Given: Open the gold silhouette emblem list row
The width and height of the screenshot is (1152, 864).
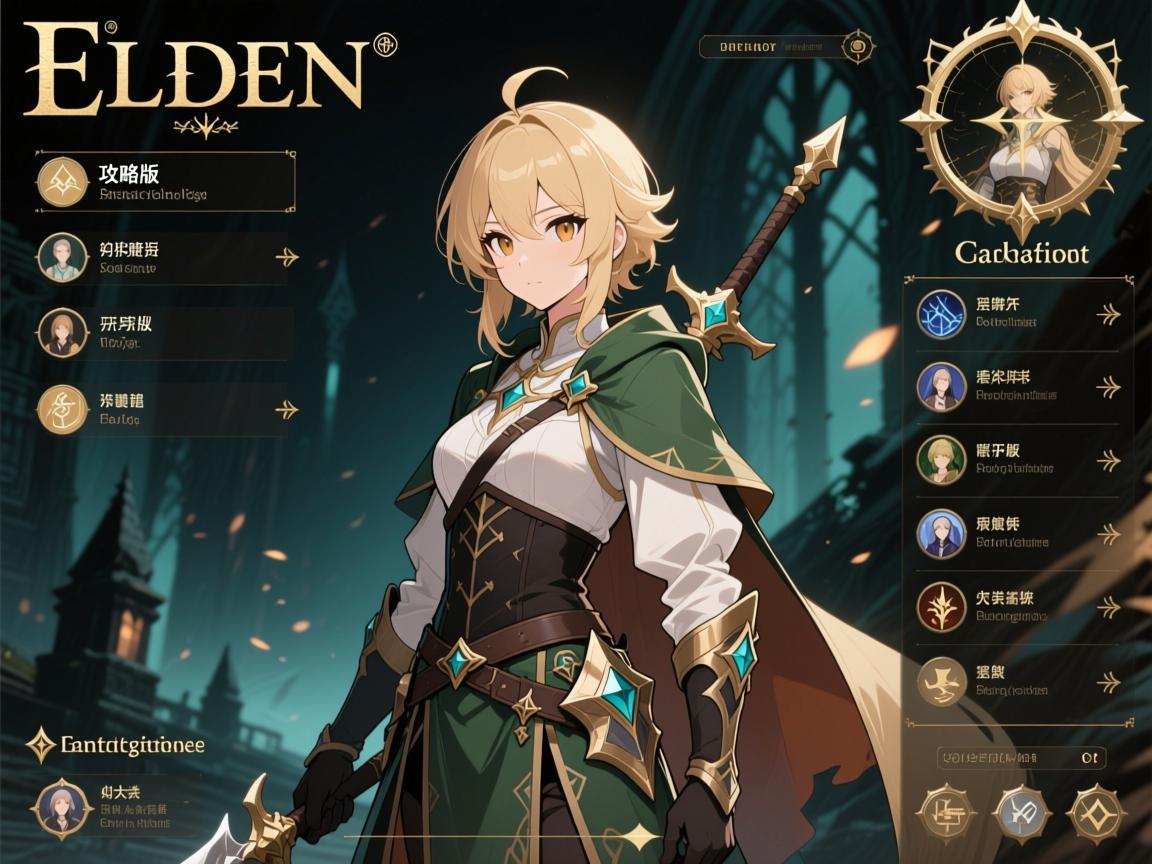Looking at the screenshot, I should [x=1018, y=680].
